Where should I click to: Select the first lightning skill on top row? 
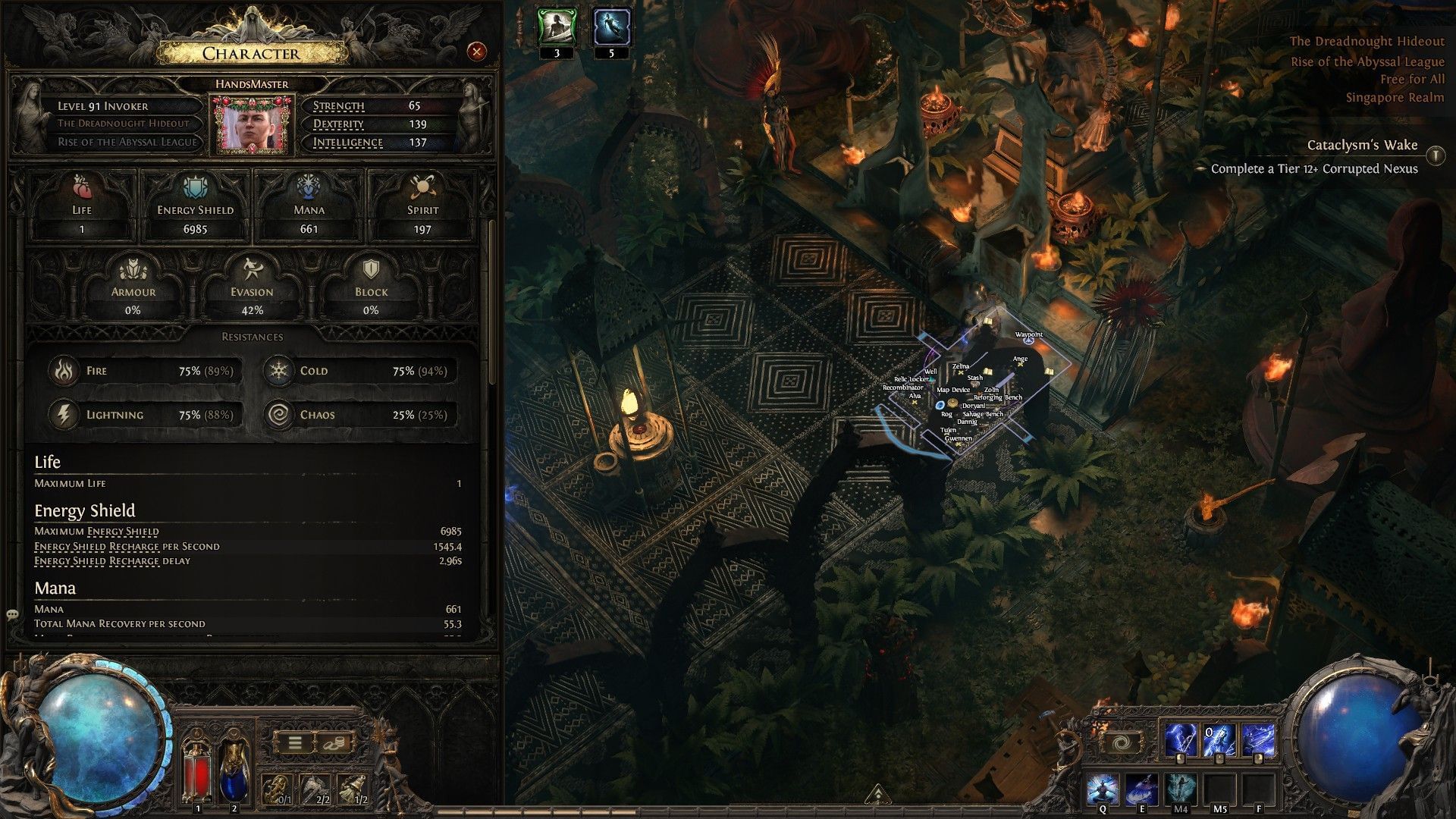point(1180,740)
